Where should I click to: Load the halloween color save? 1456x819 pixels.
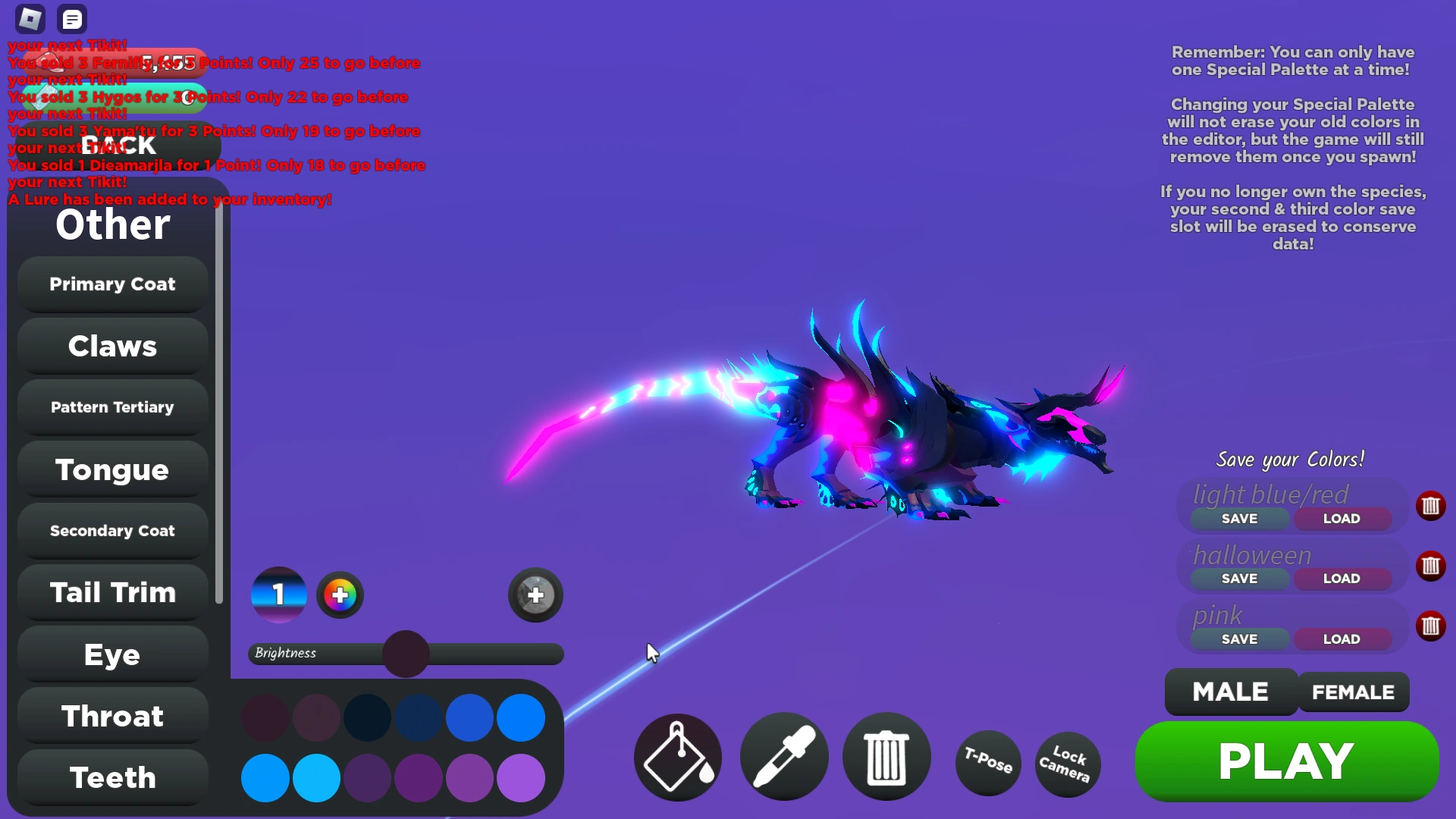coord(1341,578)
